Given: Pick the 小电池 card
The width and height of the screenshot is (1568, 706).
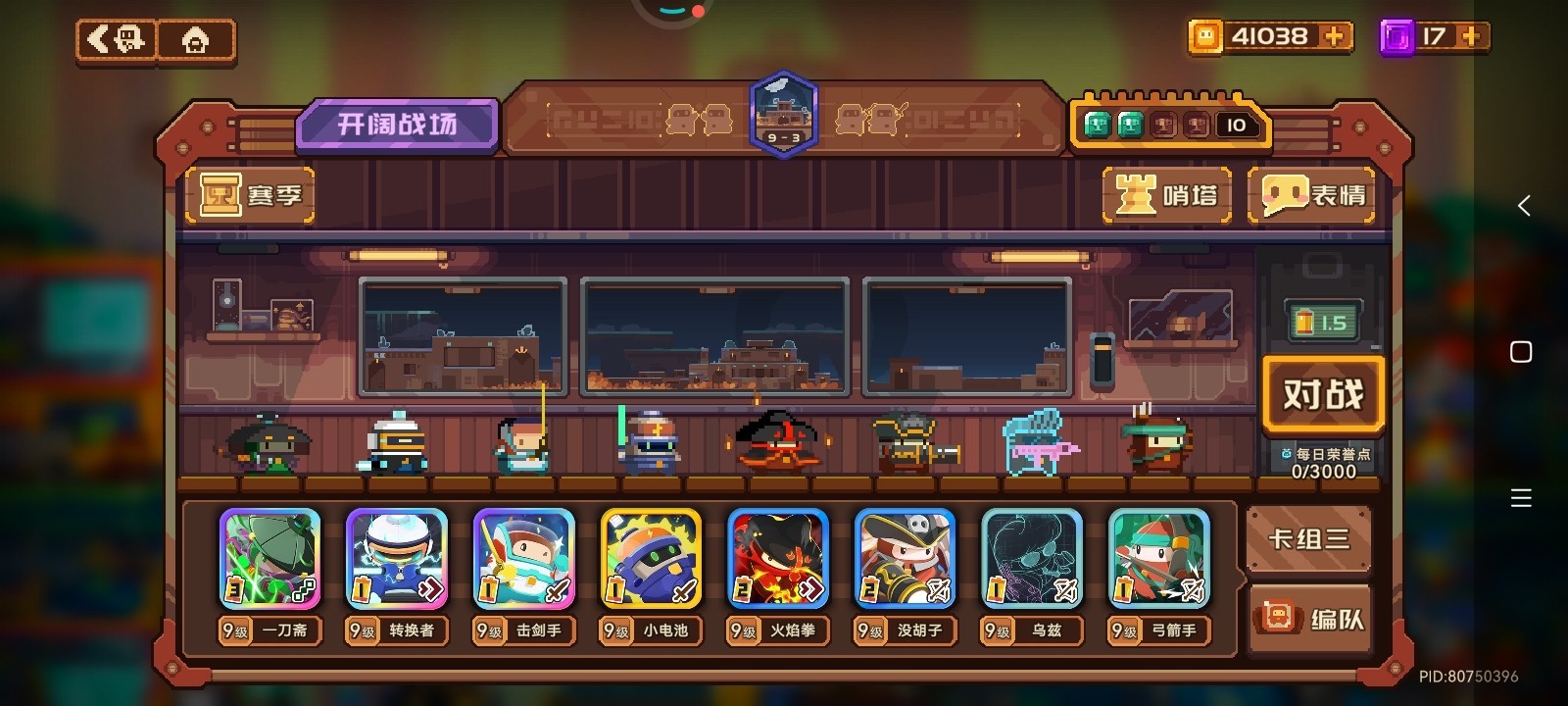Looking at the screenshot, I should (x=651, y=559).
